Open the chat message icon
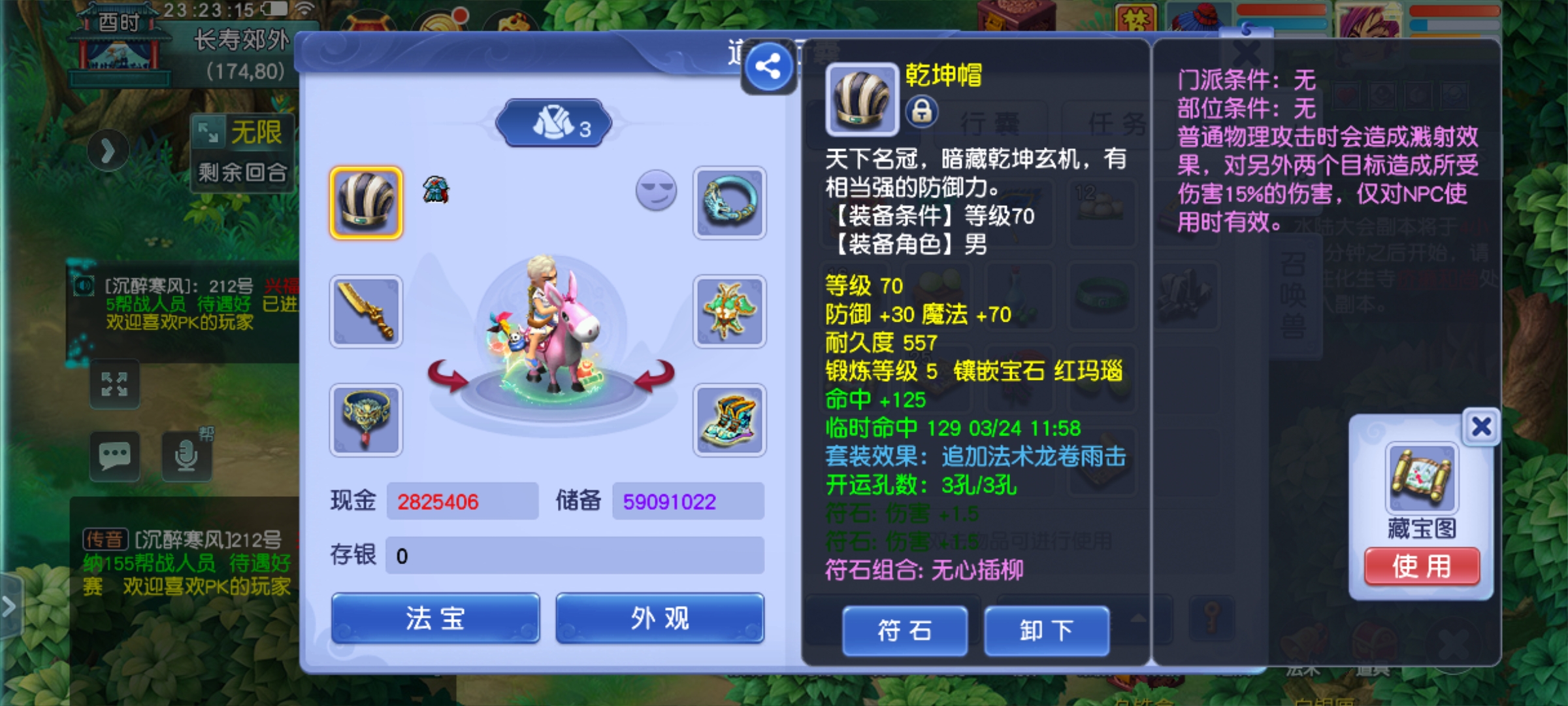Image resolution: width=1568 pixels, height=706 pixels. [115, 455]
